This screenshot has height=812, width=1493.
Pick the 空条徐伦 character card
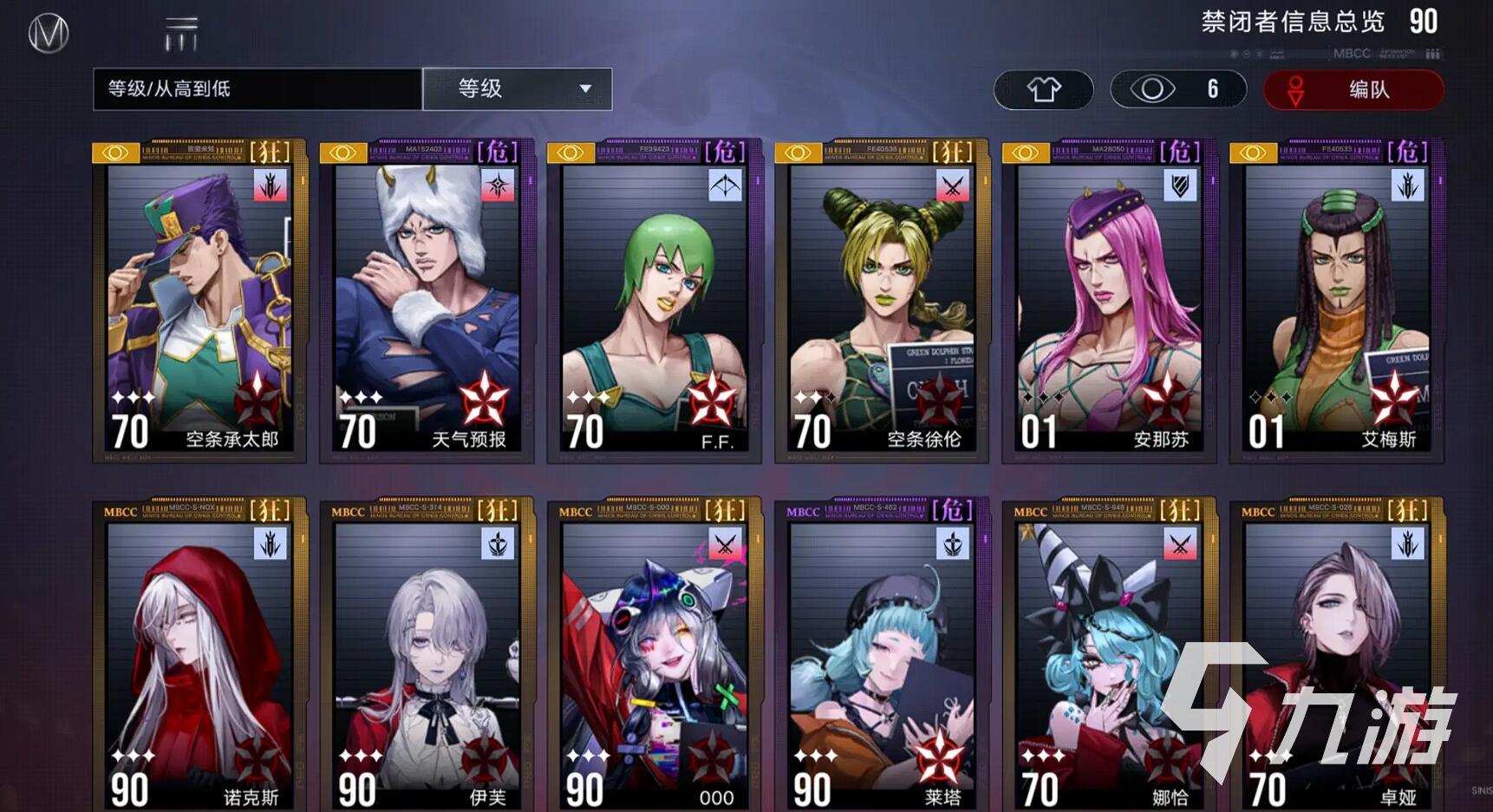(882, 302)
